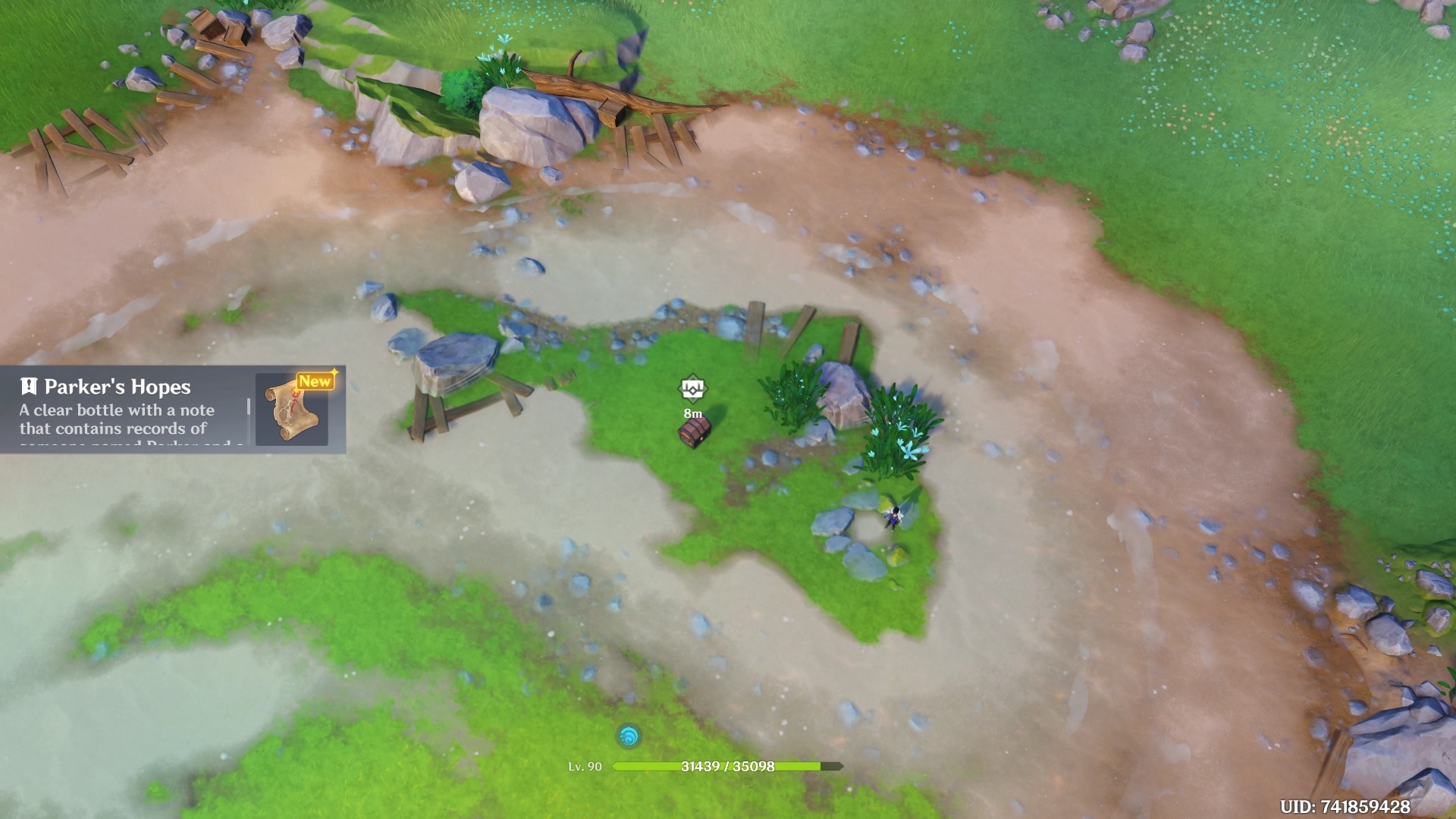Click the starburst sparkle on the New badge
This screenshot has height=819, width=1456.
(334, 373)
